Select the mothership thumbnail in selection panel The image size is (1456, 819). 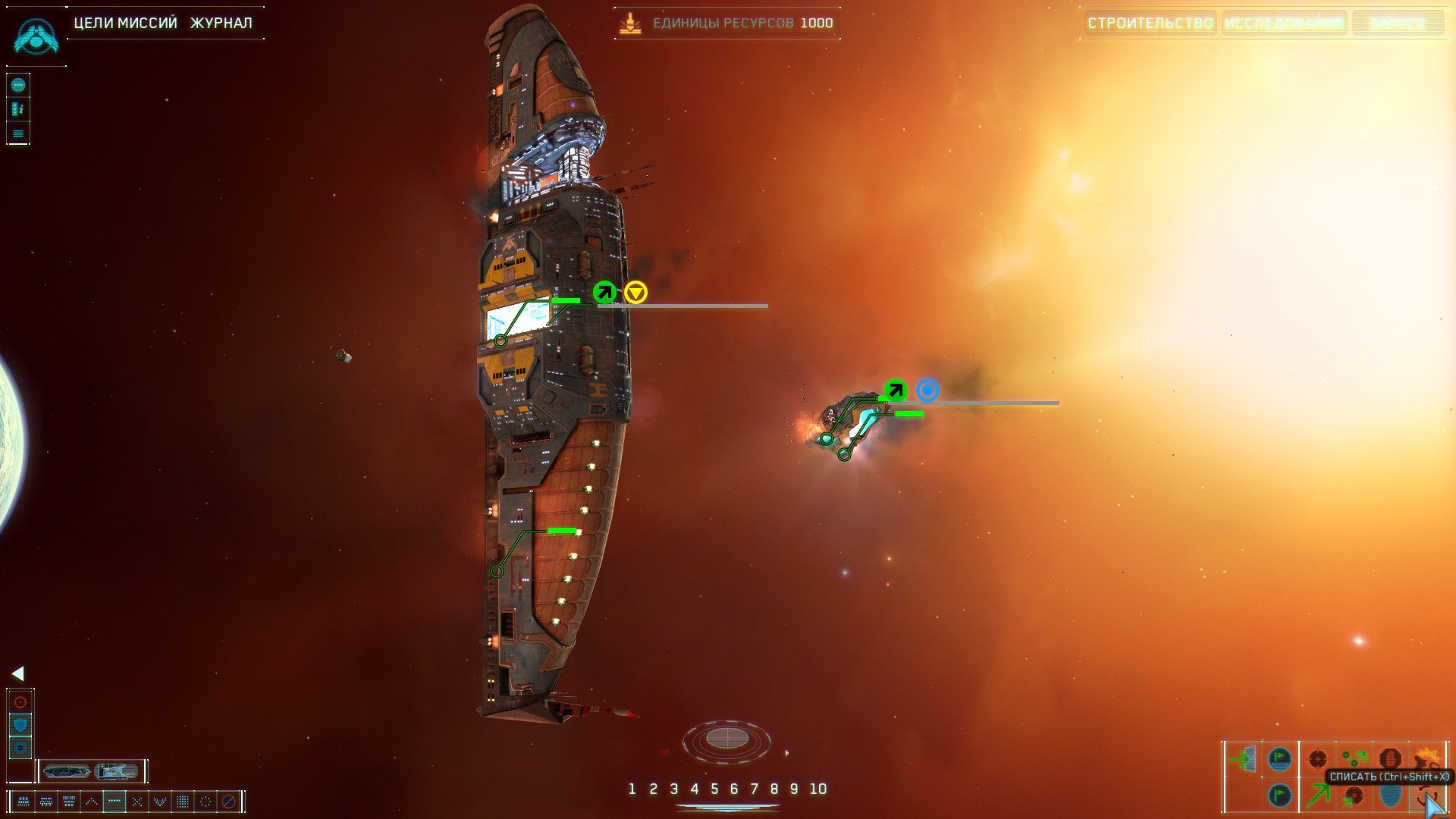pyautogui.click(x=67, y=771)
